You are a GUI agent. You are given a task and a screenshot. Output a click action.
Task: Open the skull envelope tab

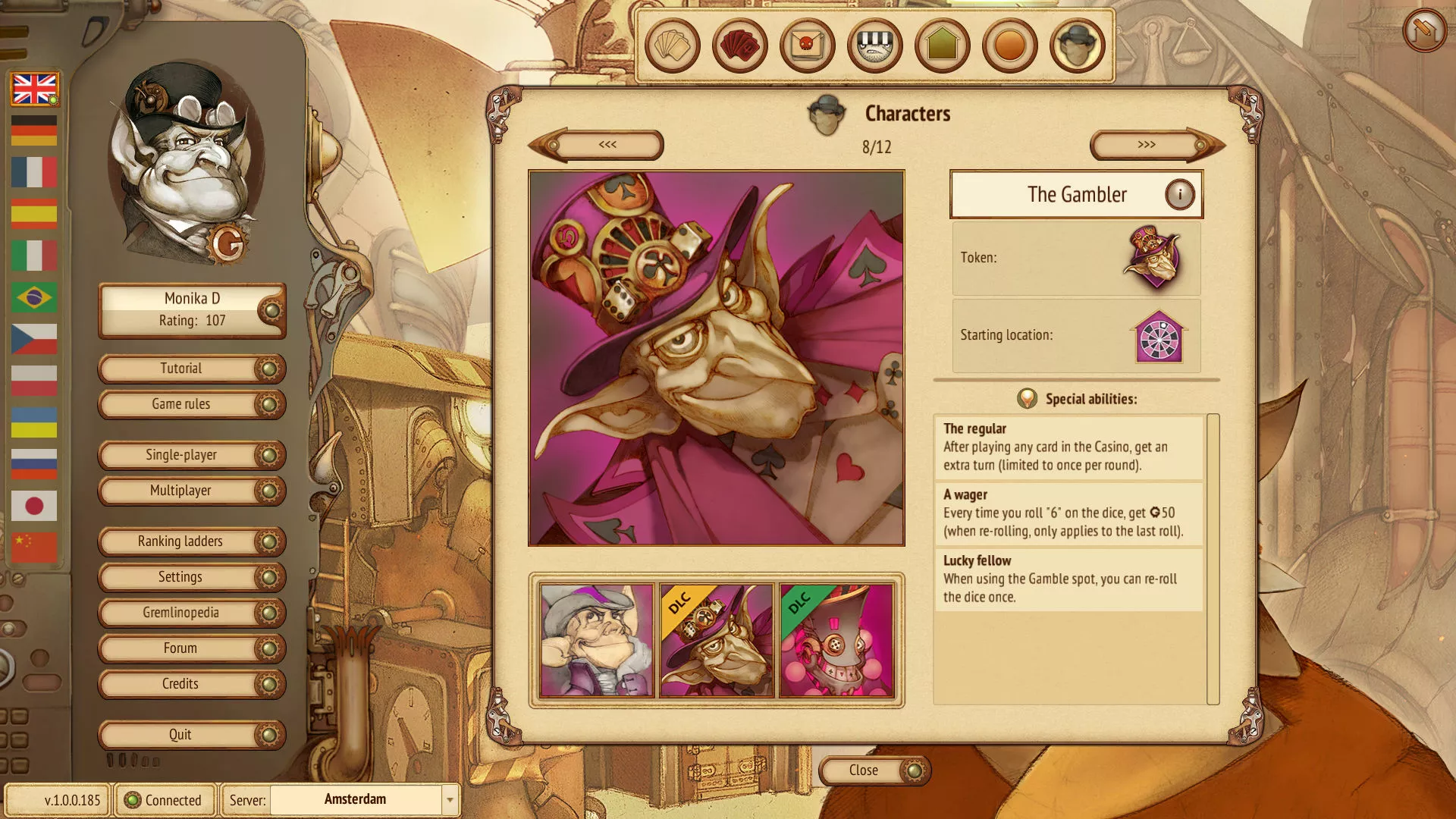pos(807,46)
